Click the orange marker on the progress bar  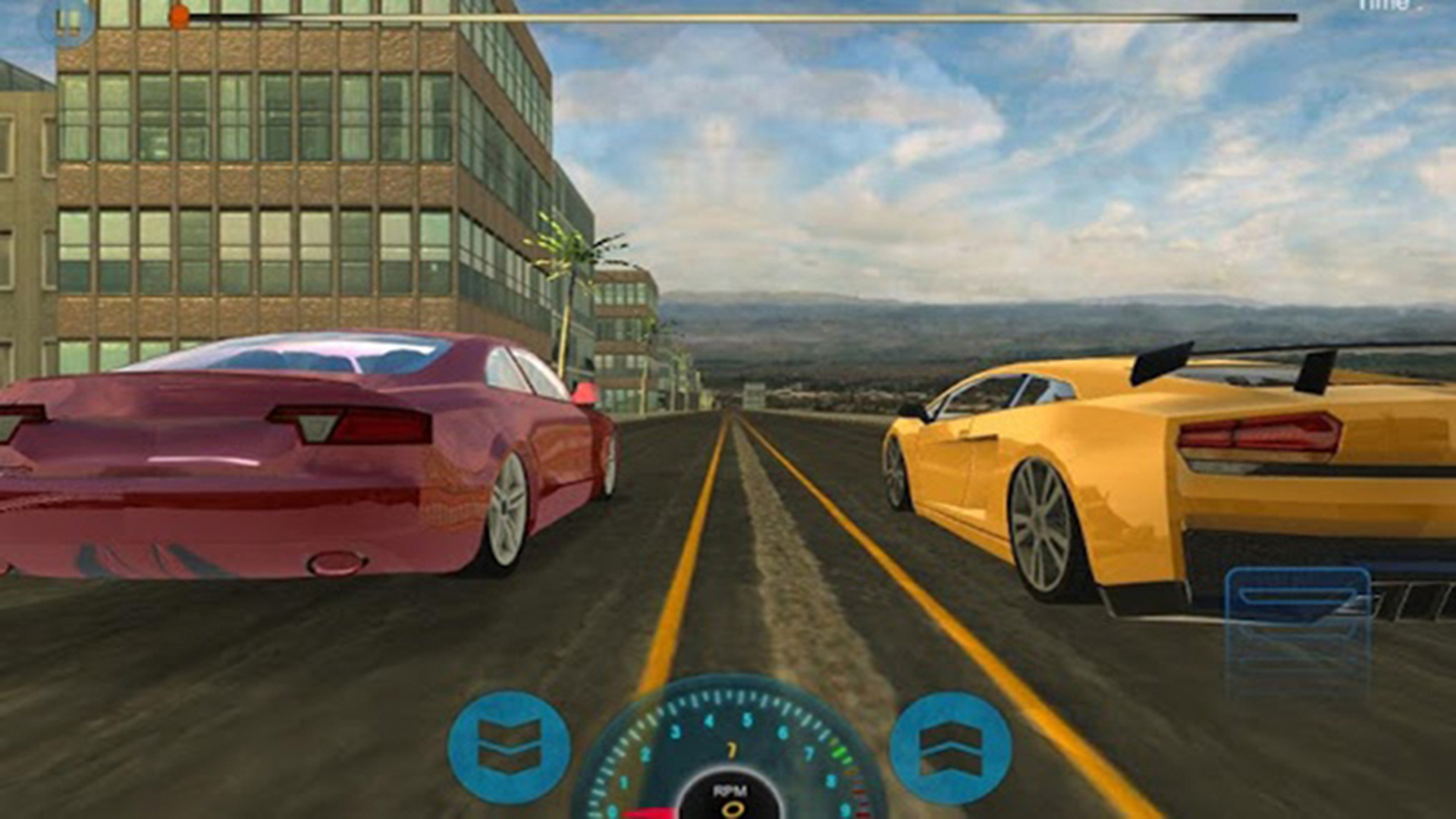[178, 14]
